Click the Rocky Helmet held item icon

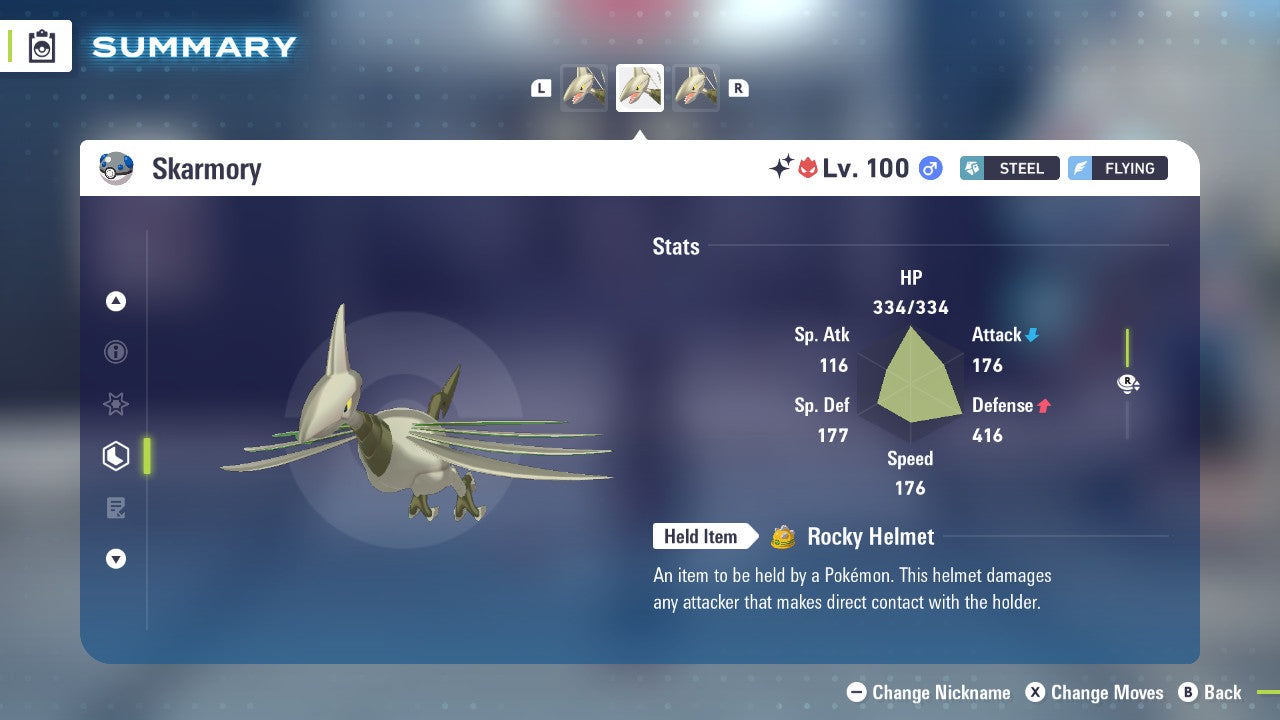pos(782,537)
